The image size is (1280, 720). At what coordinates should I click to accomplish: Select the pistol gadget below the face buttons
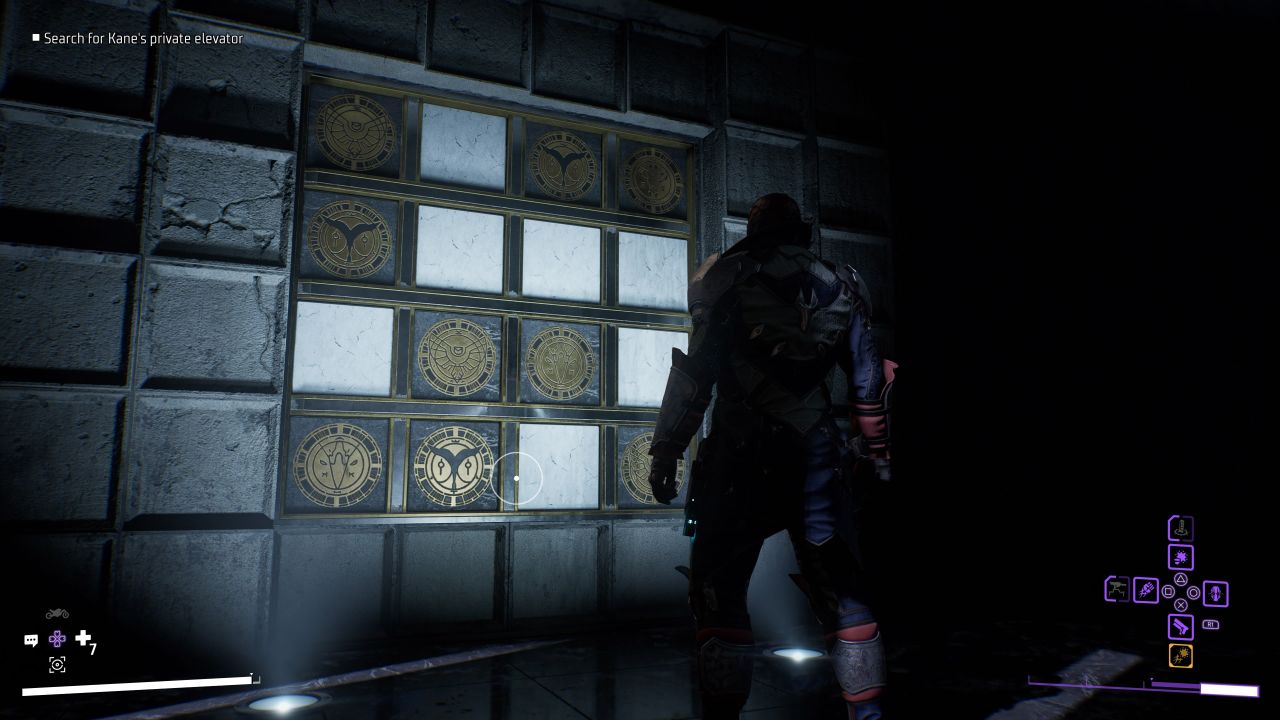pyautogui.click(x=1182, y=626)
